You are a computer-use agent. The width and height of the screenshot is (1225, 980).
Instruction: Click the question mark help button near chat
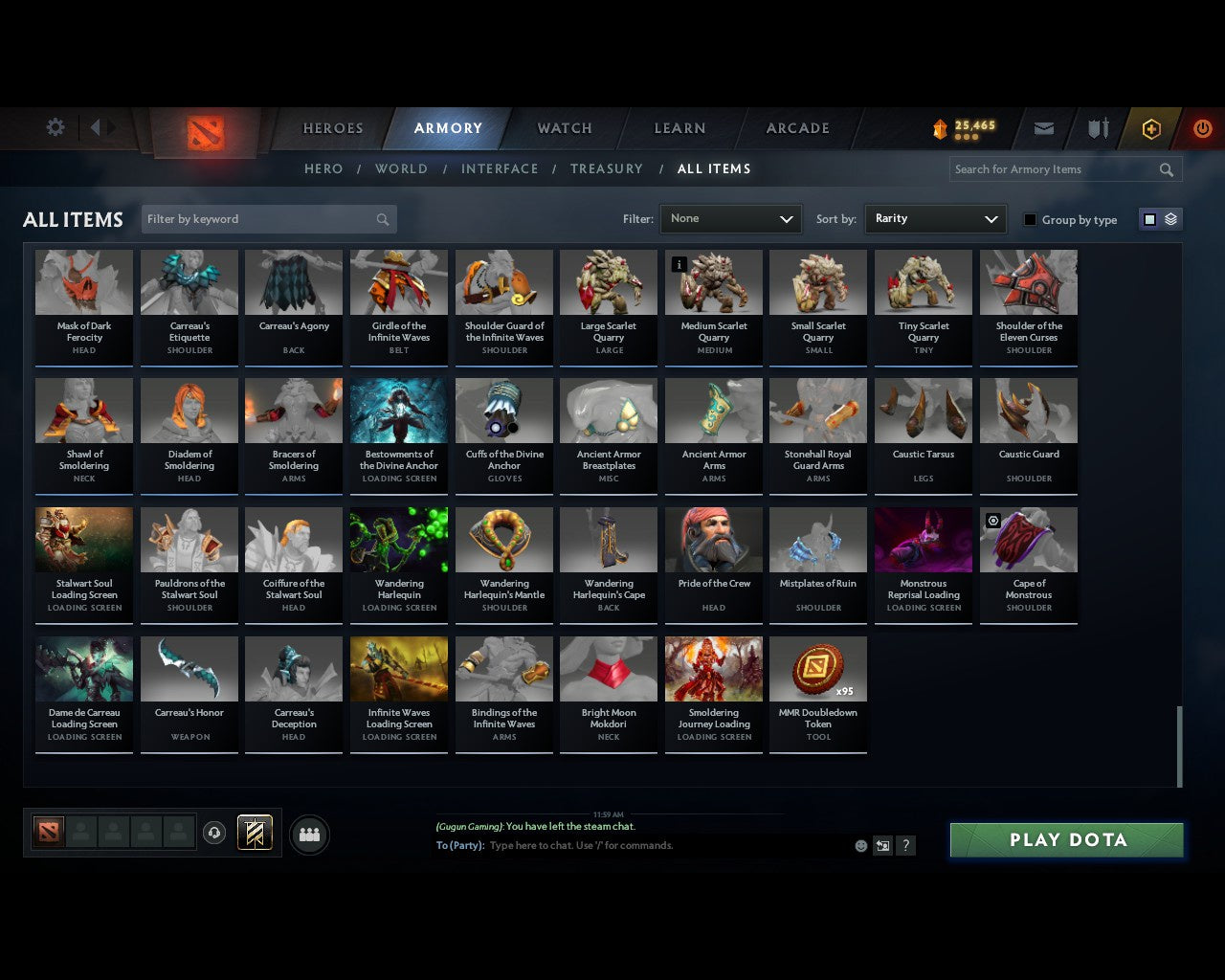[x=905, y=846]
